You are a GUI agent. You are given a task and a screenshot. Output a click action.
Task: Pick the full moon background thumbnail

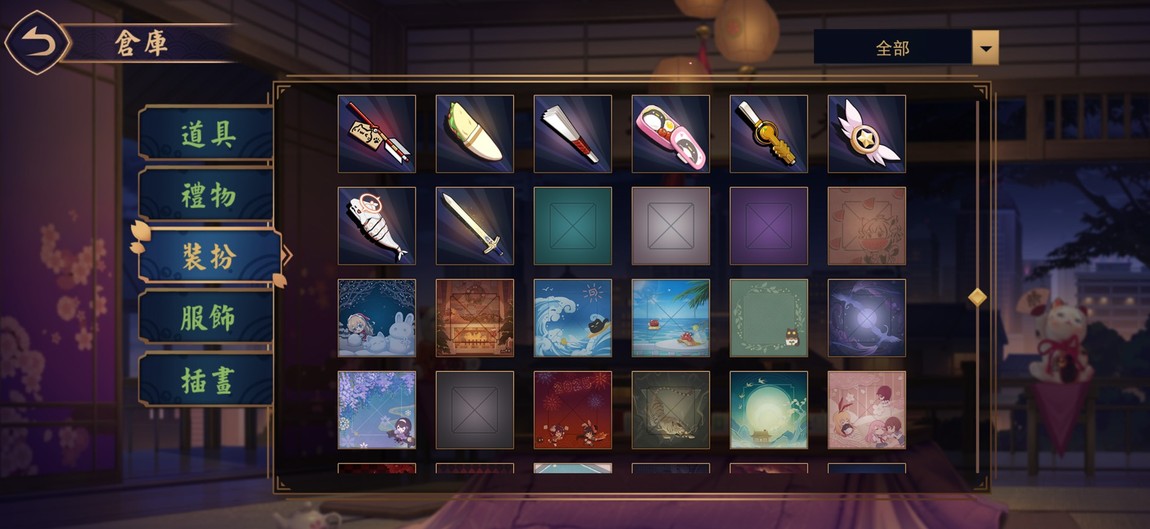769,410
